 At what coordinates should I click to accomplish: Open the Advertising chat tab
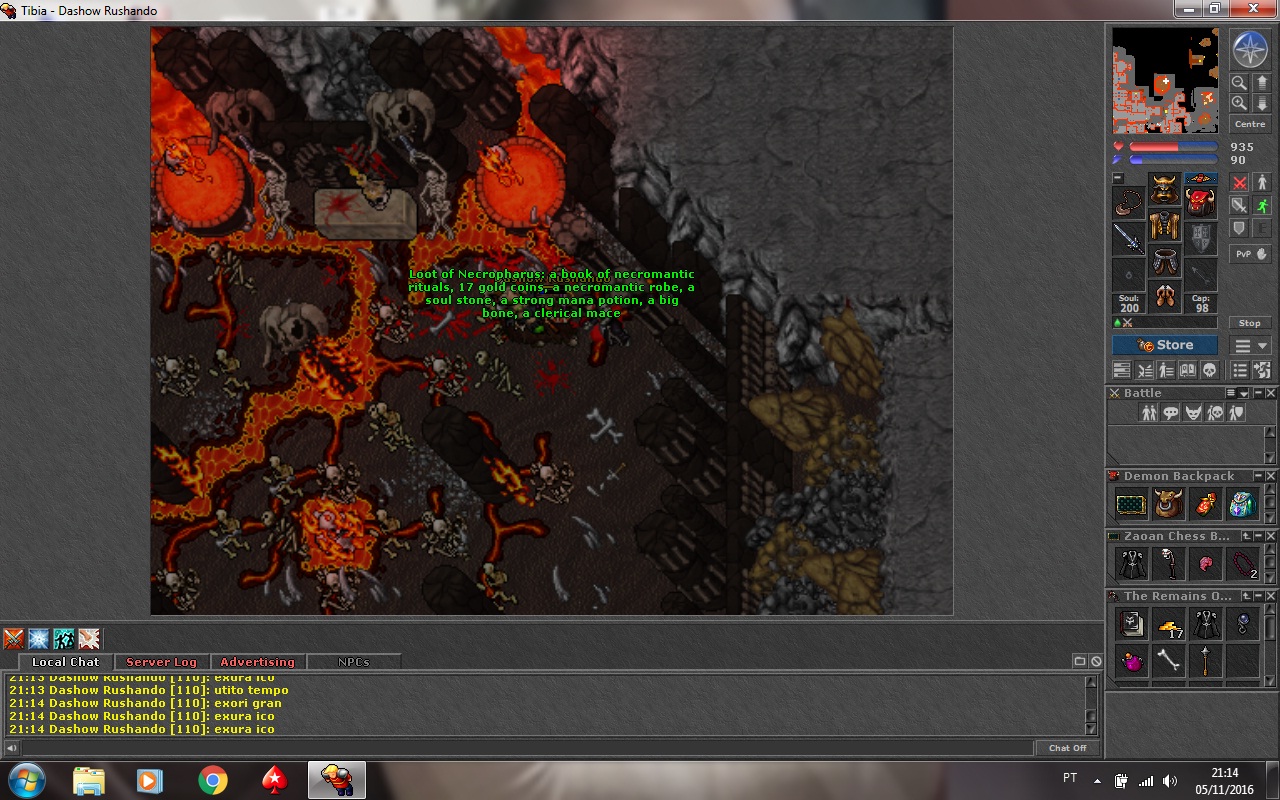coord(257,662)
